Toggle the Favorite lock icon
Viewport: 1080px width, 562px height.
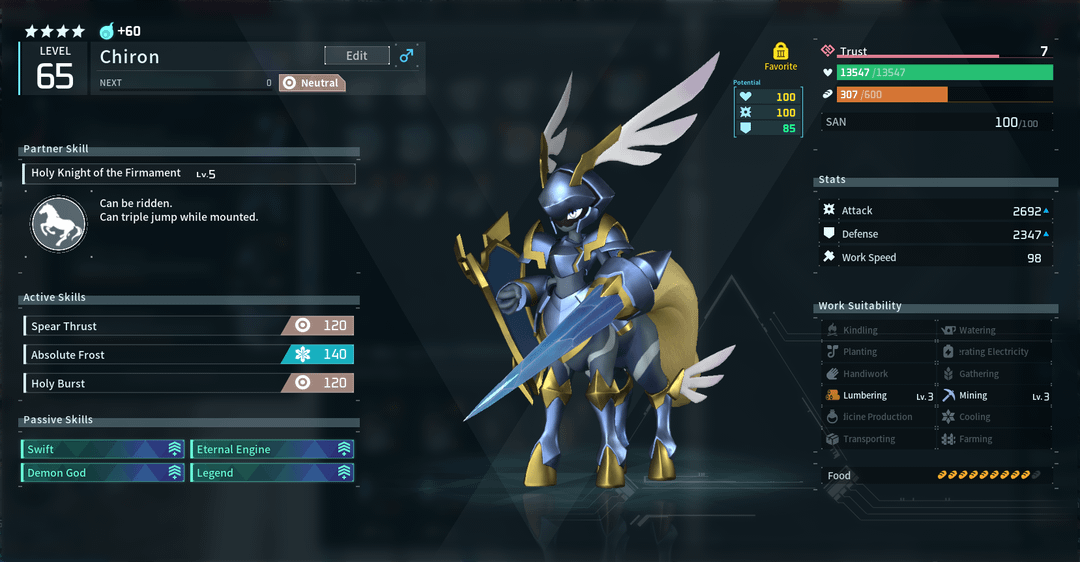pos(781,51)
